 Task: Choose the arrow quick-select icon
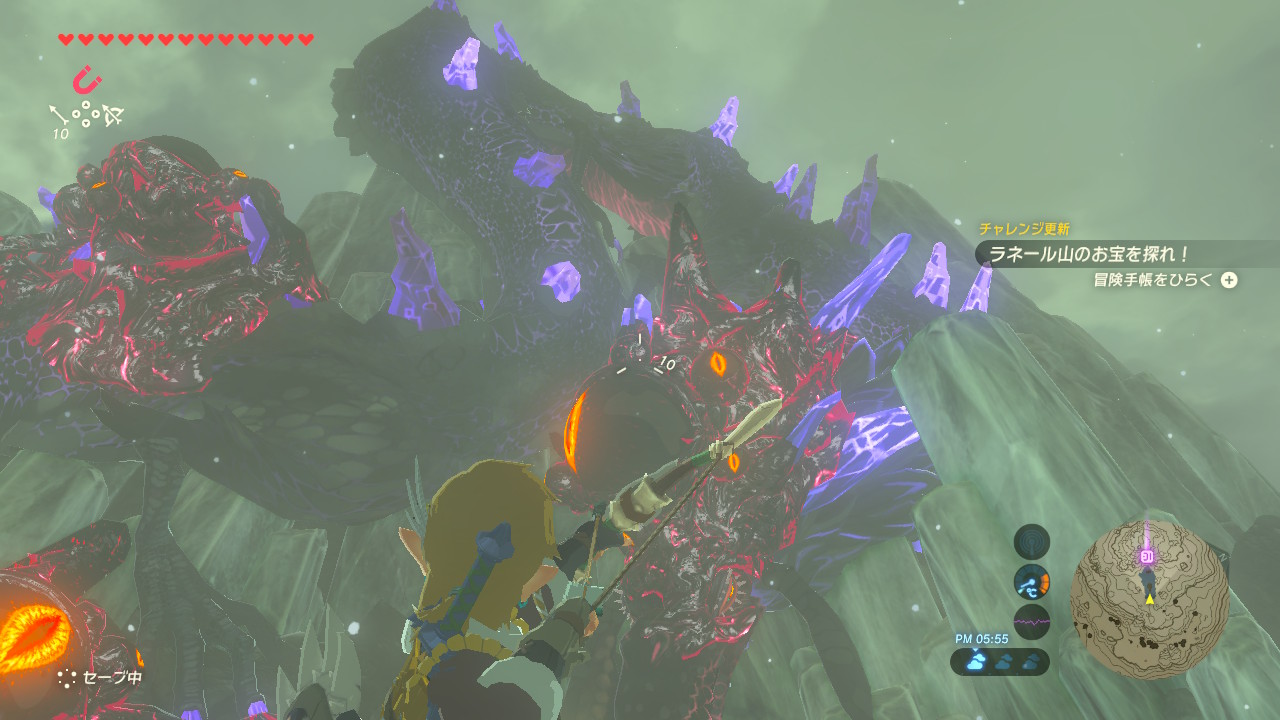57,115
